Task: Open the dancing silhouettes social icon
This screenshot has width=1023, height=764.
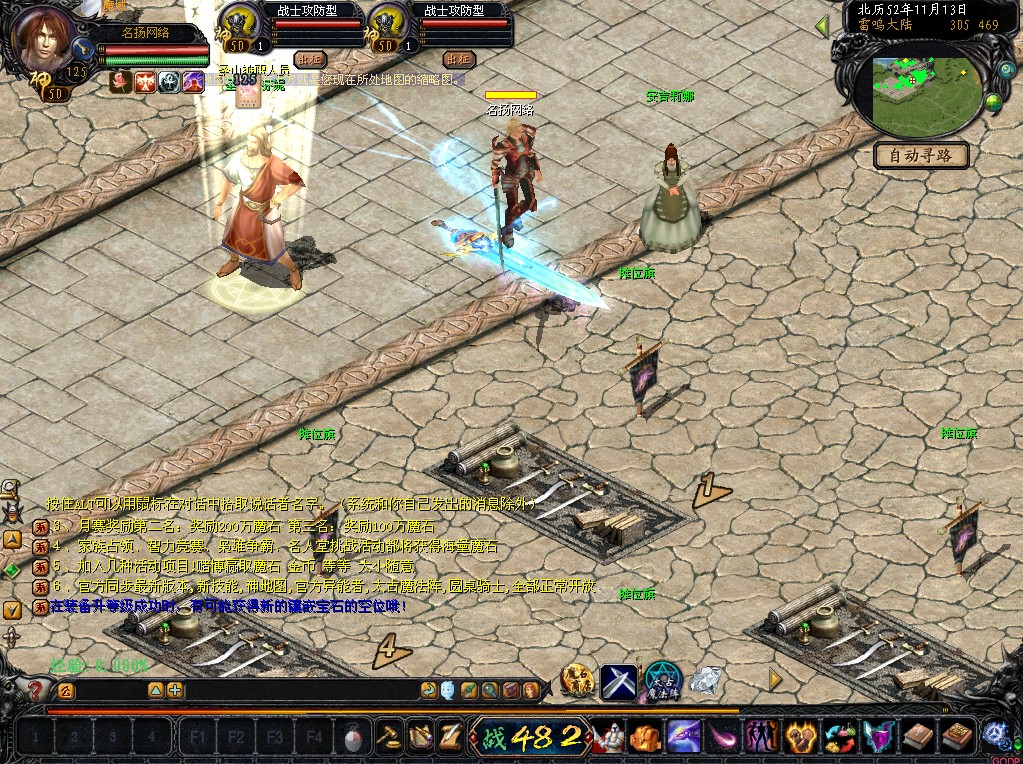Action: [x=763, y=738]
